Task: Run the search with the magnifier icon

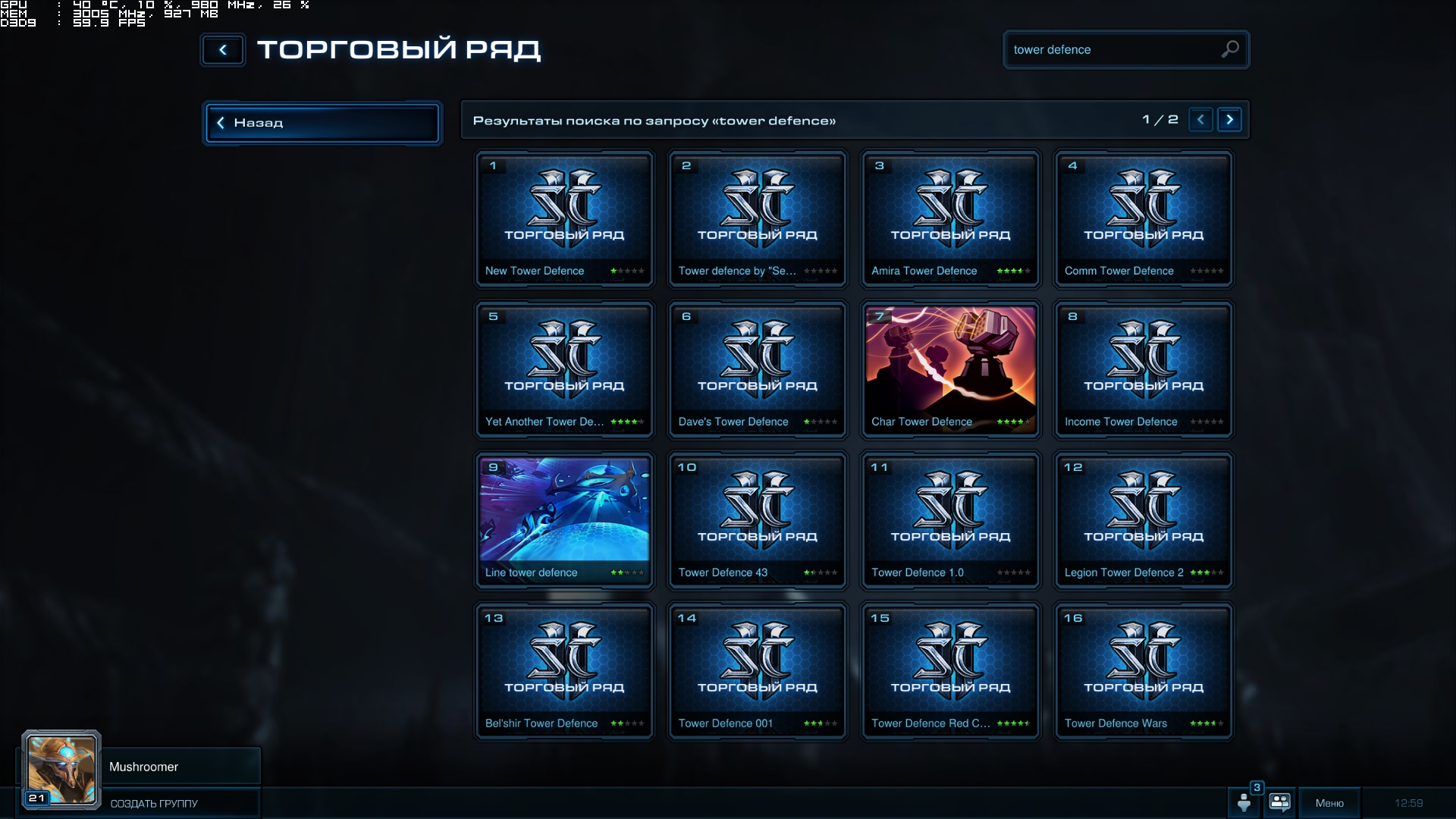Action: coord(1230,49)
